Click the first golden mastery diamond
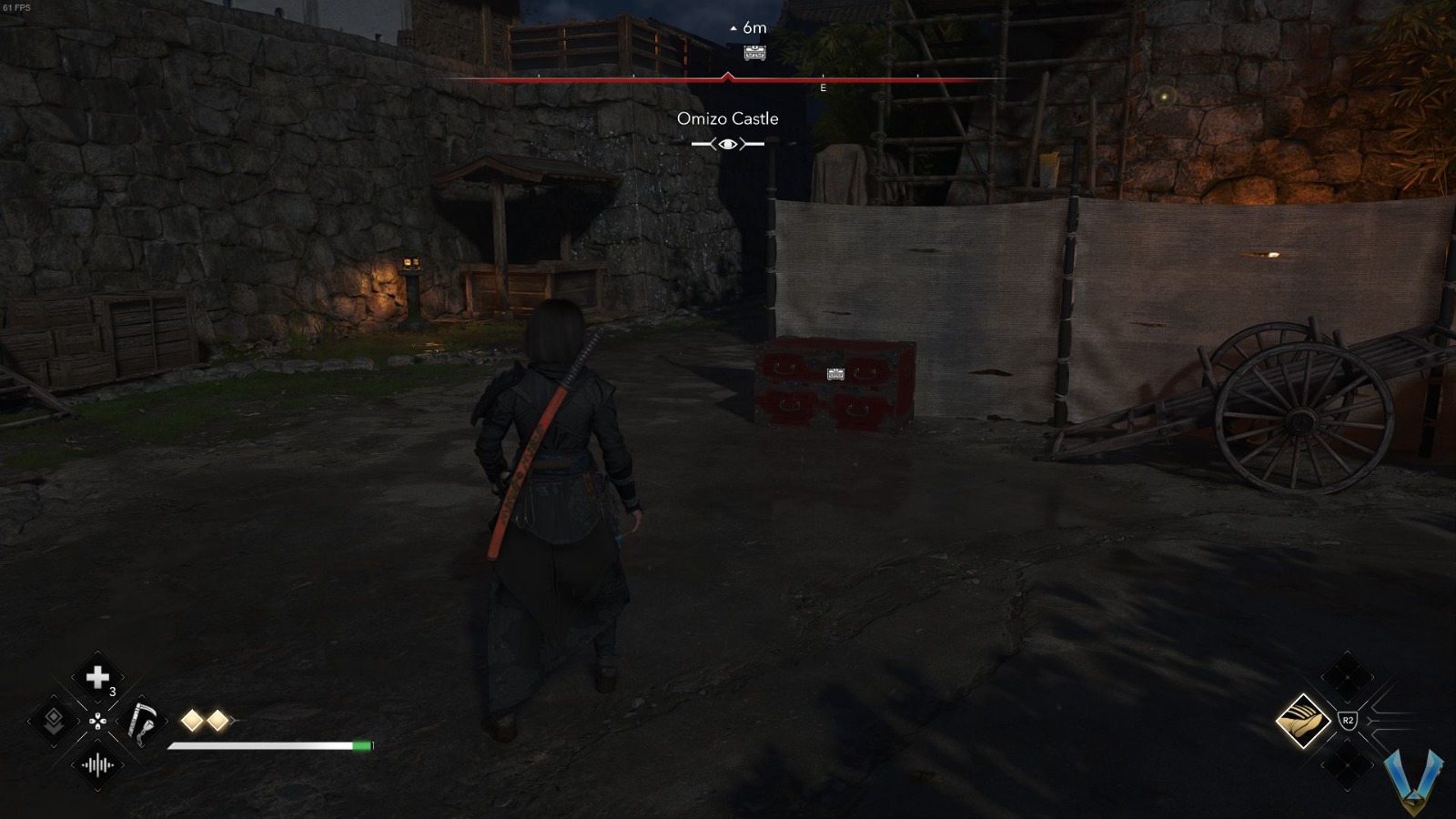This screenshot has width=1456, height=819. (x=190, y=720)
